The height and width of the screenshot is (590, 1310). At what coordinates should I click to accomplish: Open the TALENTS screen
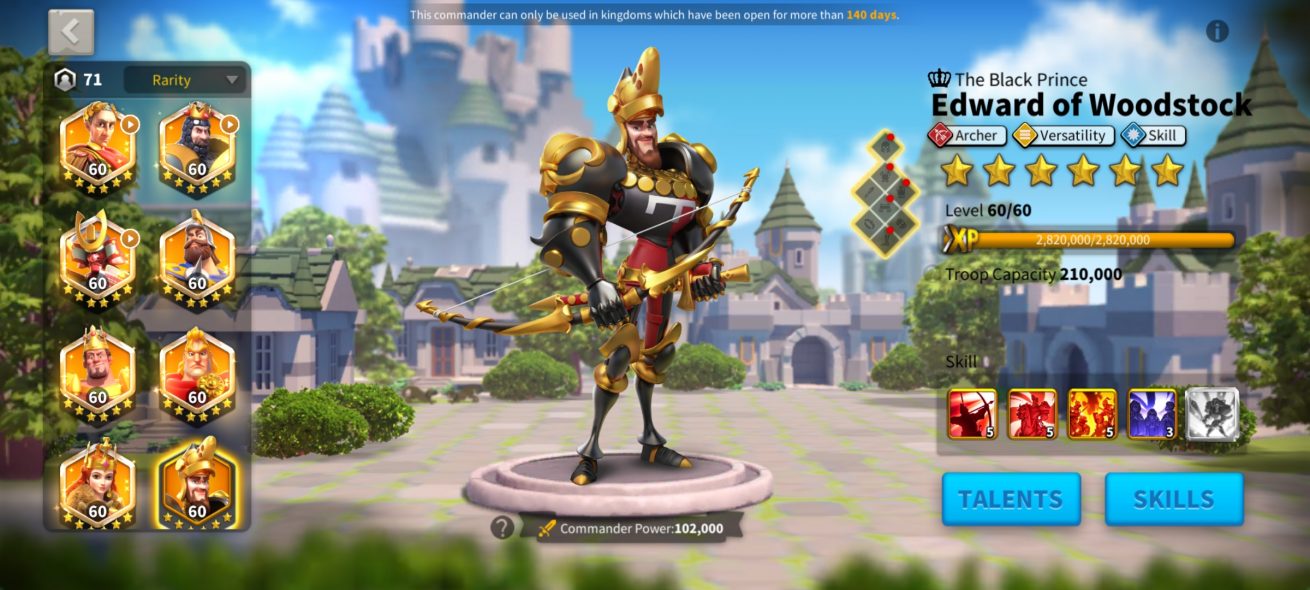click(x=1011, y=499)
